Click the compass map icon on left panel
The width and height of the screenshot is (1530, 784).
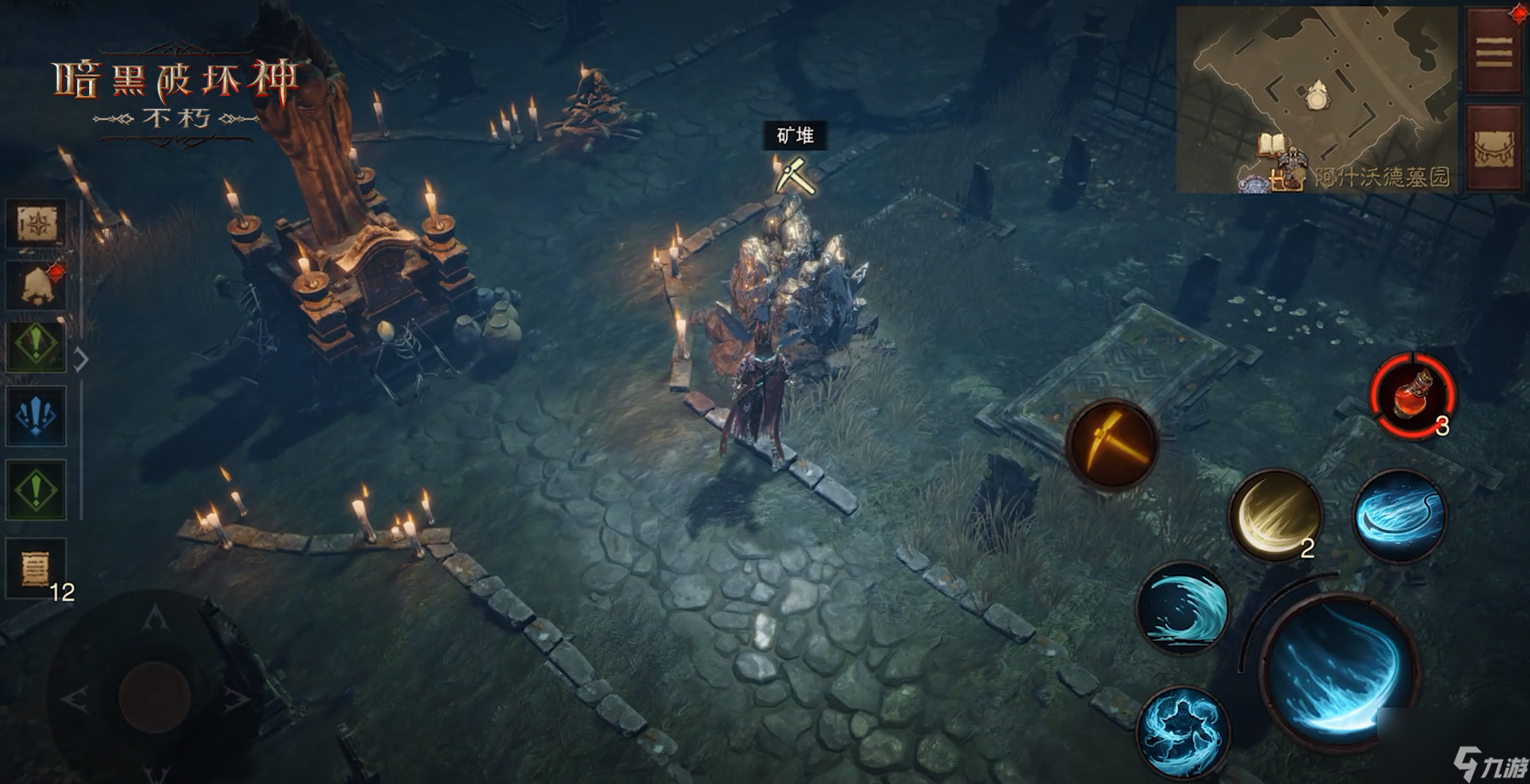[x=36, y=224]
